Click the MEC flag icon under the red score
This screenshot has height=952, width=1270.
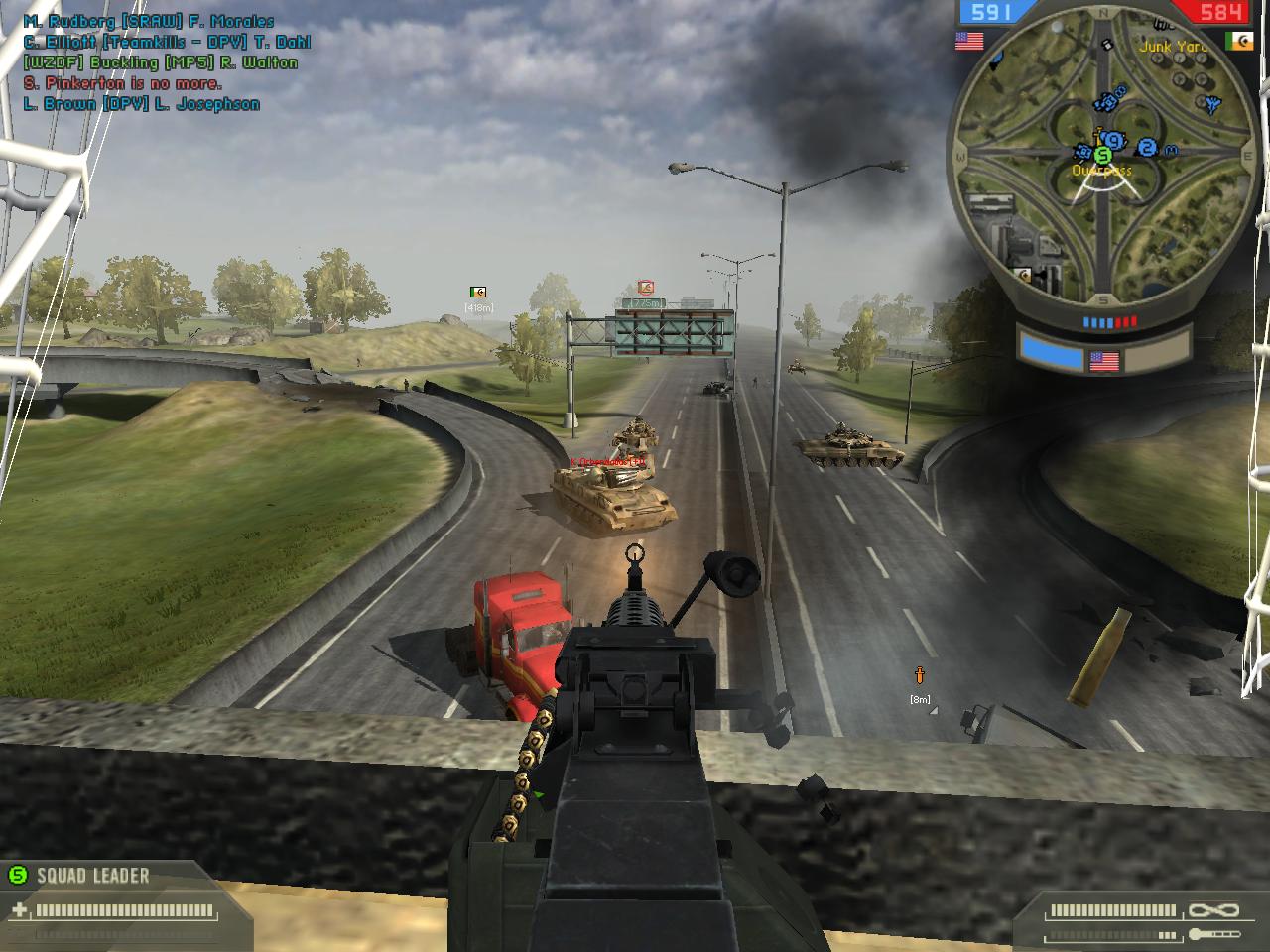tap(1237, 41)
